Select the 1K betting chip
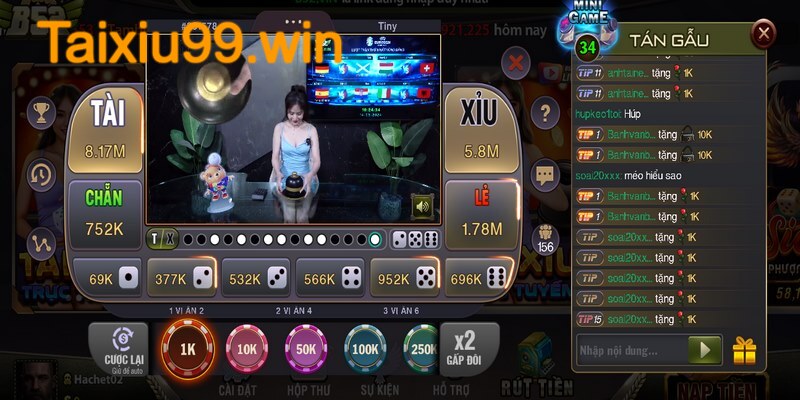 (187, 350)
